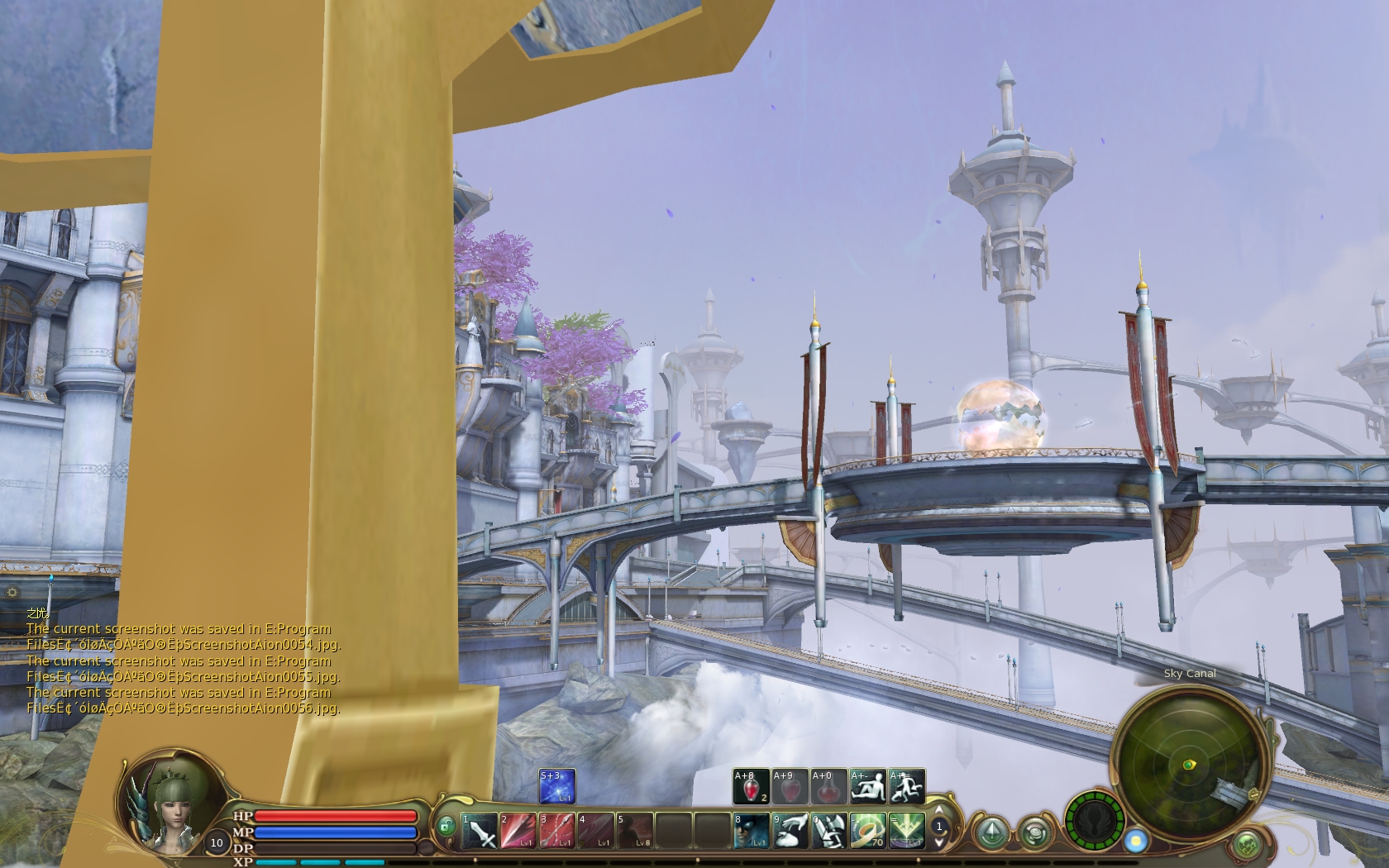Click the axe and armor icon in slot 0
Screen dimensions: 1389x868
tap(828, 831)
